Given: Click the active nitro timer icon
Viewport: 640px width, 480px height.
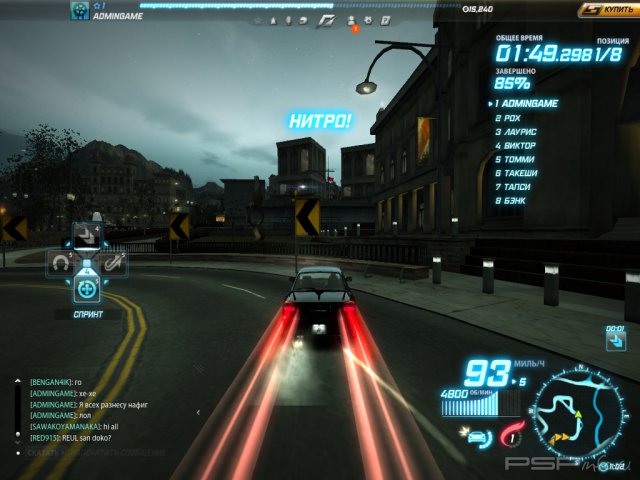Looking at the screenshot, I should [x=615, y=342].
